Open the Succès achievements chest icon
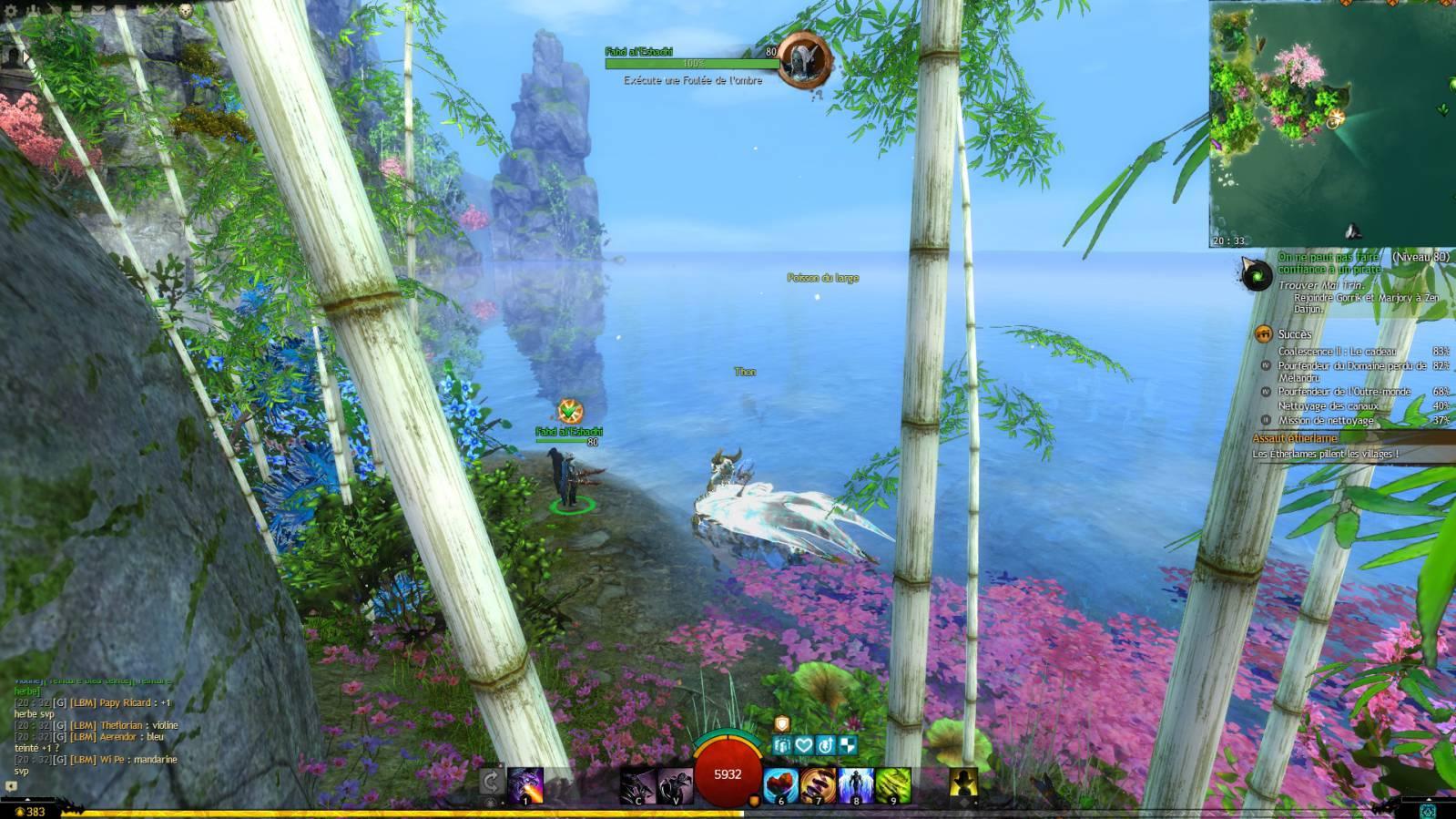This screenshot has width=1456, height=819. click(x=1263, y=334)
